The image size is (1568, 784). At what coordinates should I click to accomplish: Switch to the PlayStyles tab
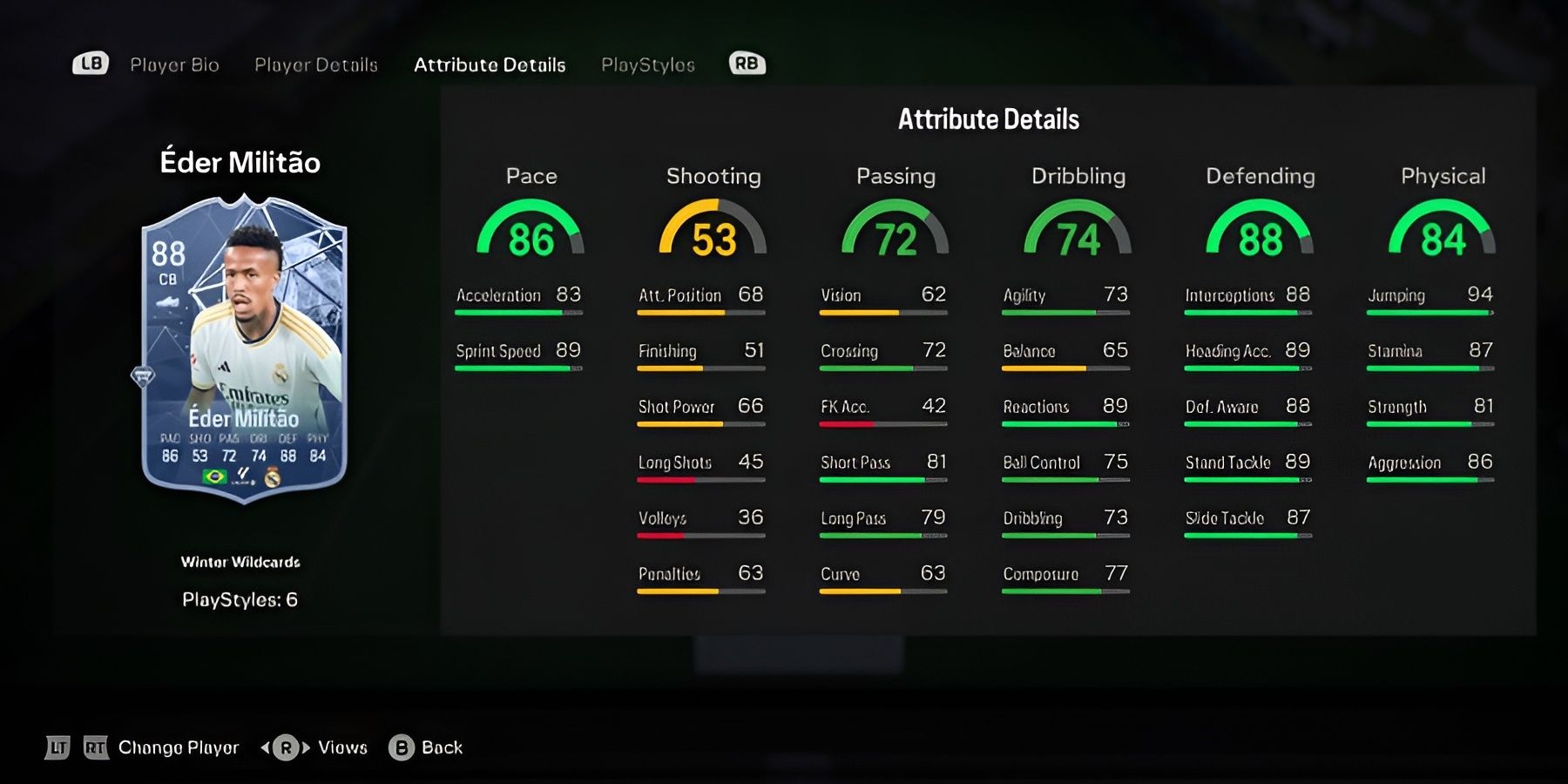pyautogui.click(x=648, y=64)
